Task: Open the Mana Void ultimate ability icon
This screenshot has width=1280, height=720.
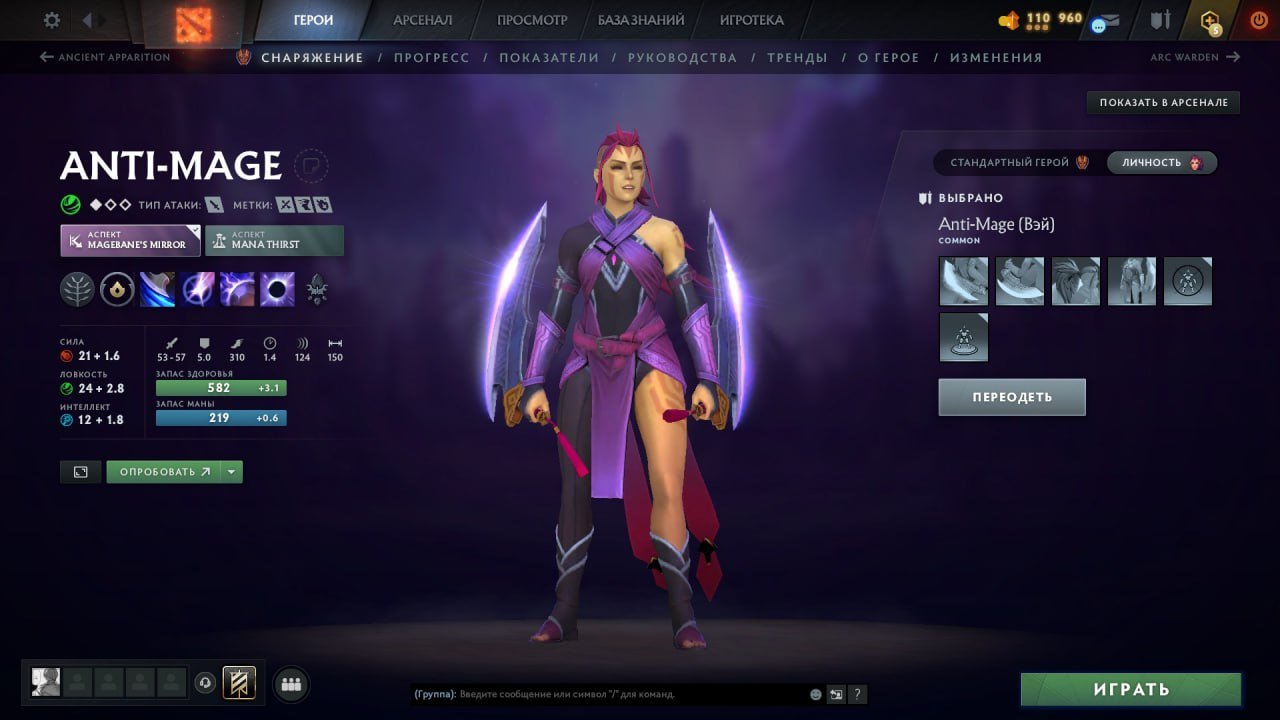Action: click(x=277, y=290)
